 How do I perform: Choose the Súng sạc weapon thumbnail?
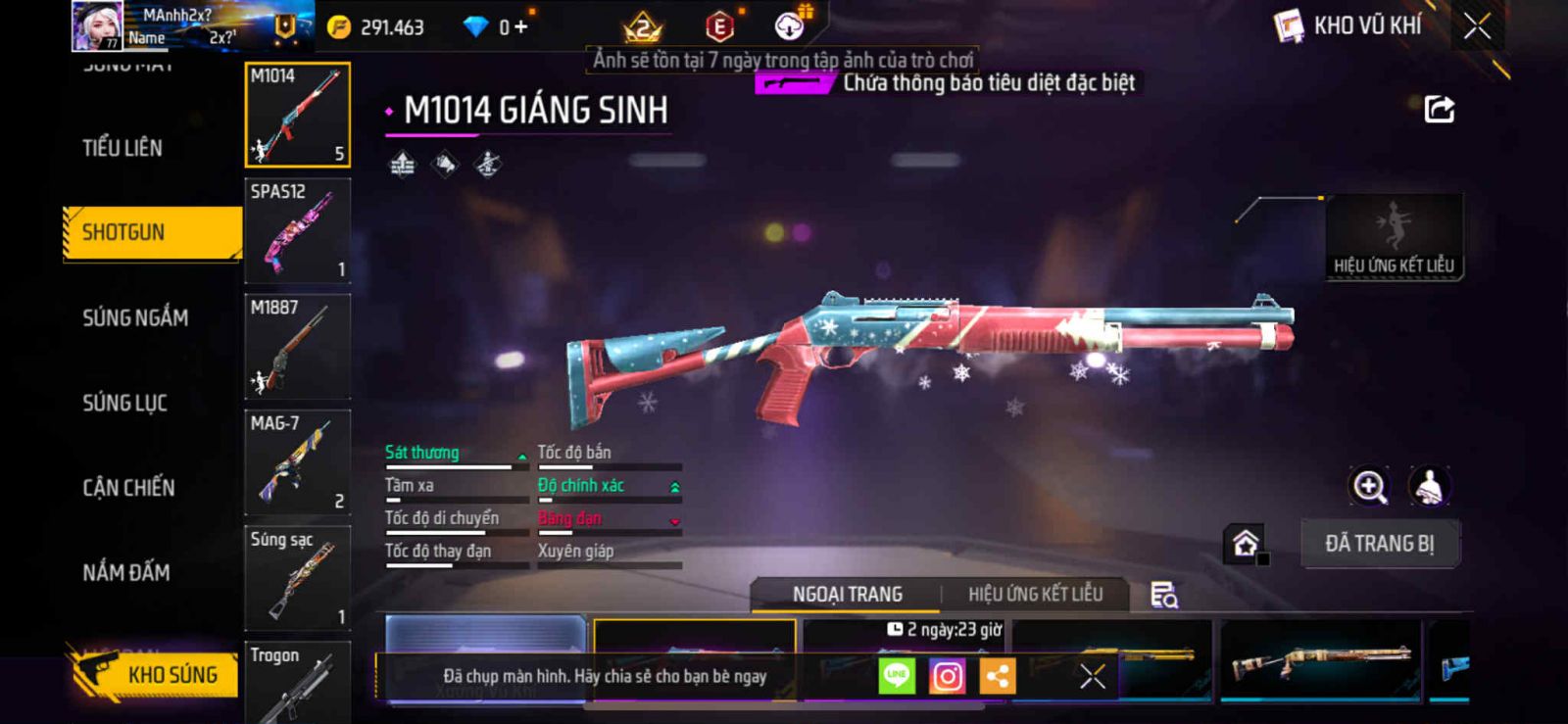coord(297,578)
